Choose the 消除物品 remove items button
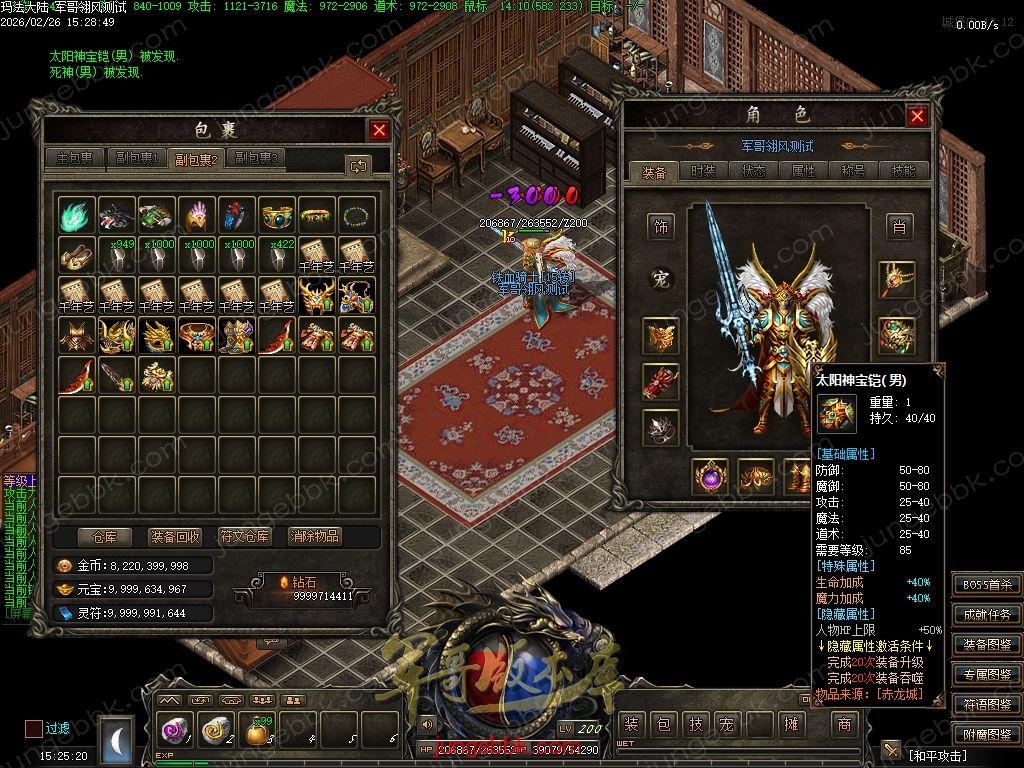This screenshot has width=1024, height=768. [315, 536]
